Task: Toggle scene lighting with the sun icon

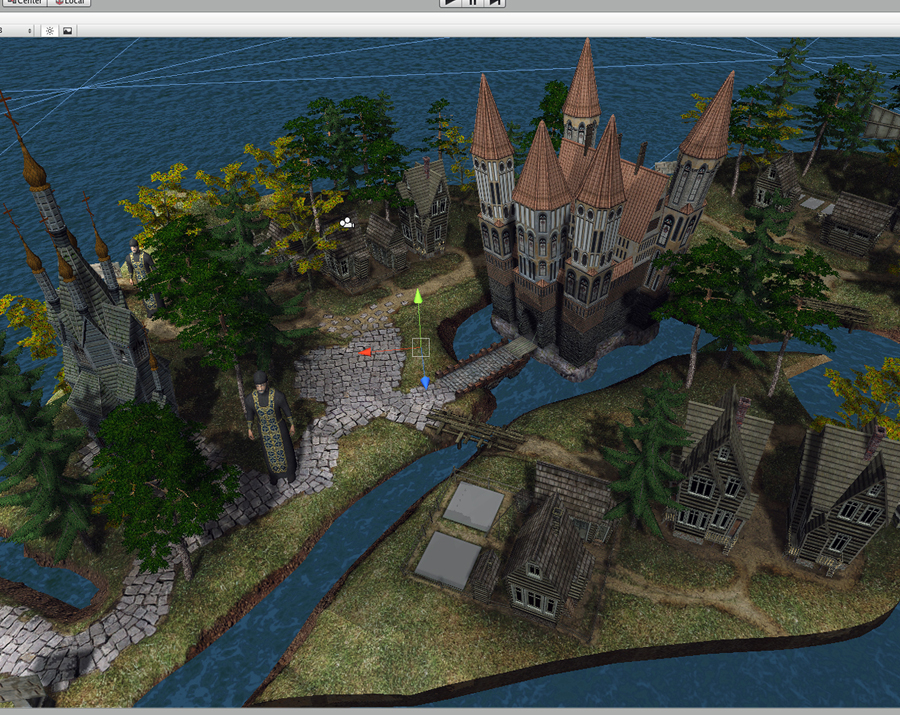Action: (50, 30)
